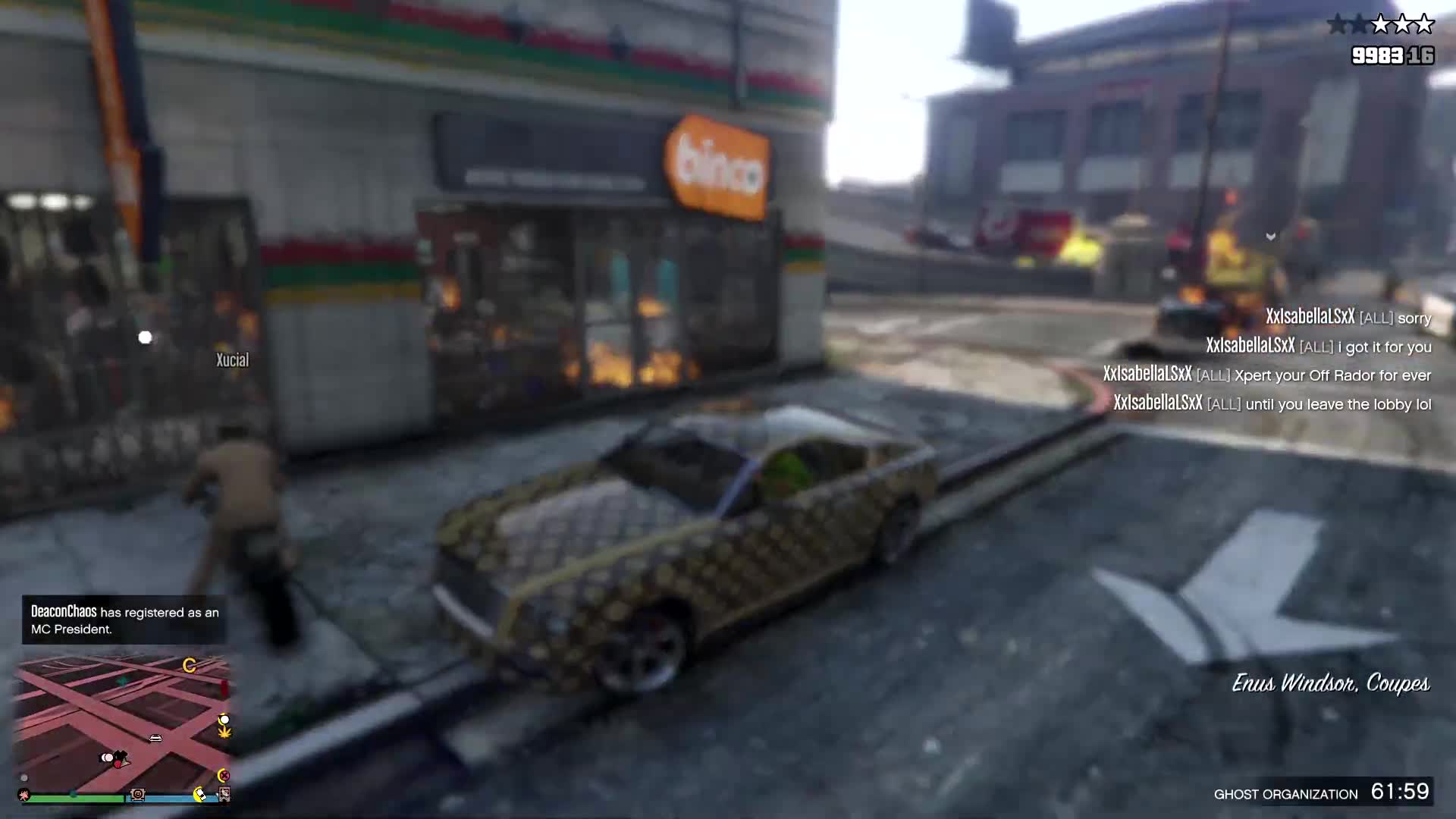
Task: Select the yellow phone icon near the minimap
Action: [x=199, y=794]
